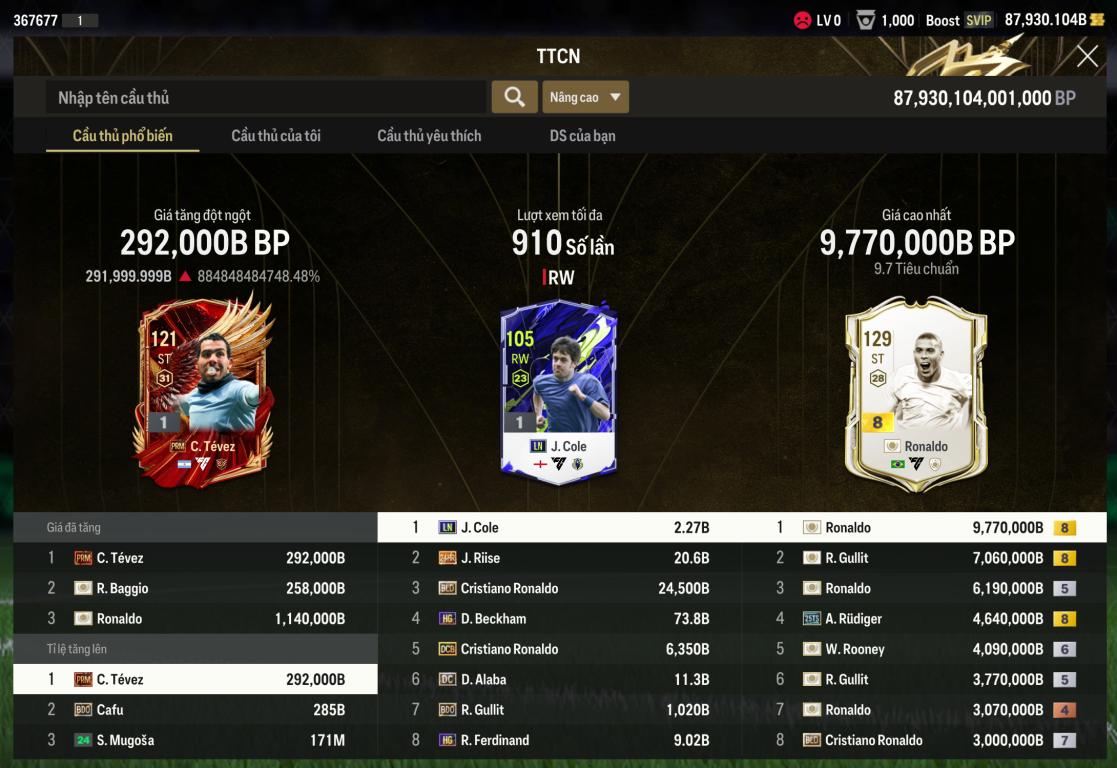Show the Cầu thủ phổ biến tab
This screenshot has width=1117, height=768.
click(x=122, y=136)
